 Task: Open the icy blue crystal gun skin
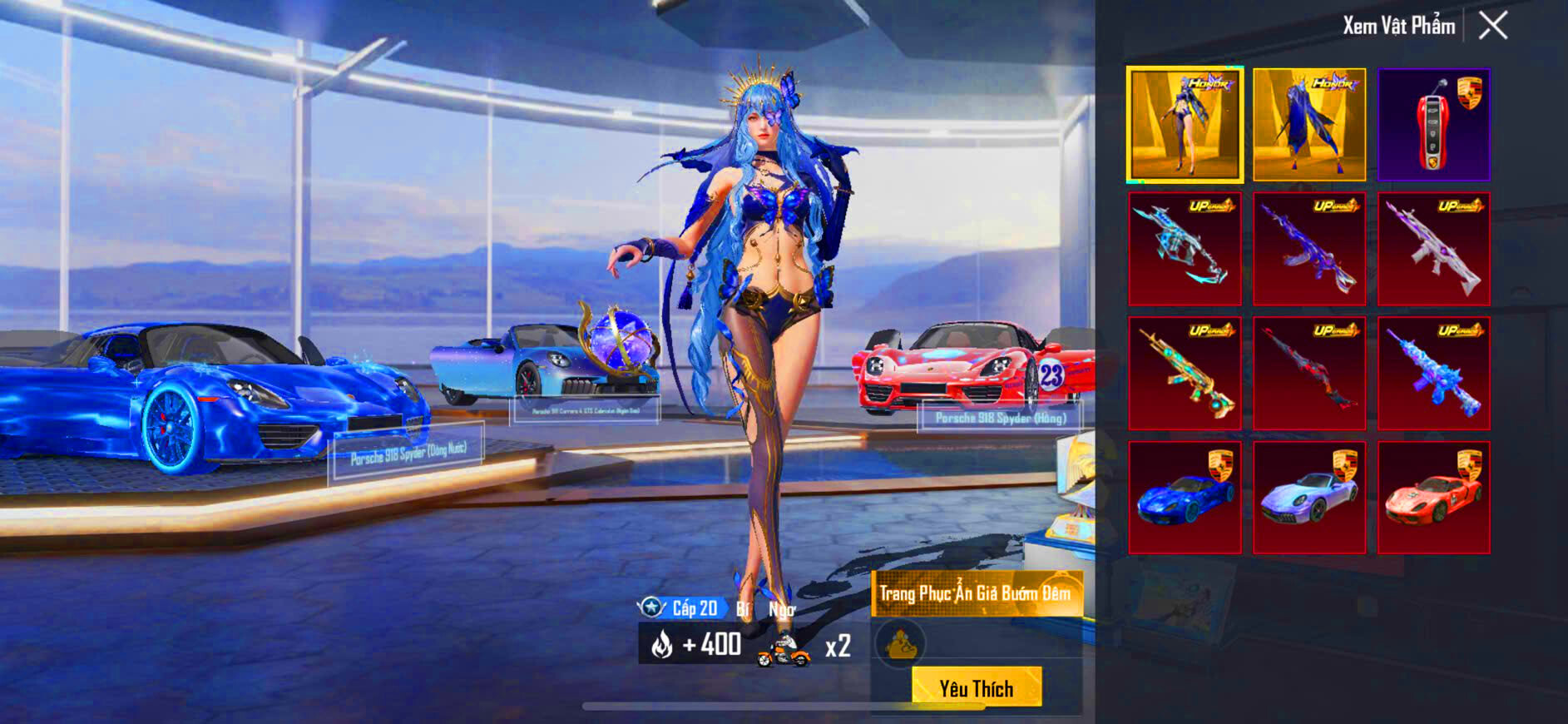pyautogui.click(x=1432, y=372)
